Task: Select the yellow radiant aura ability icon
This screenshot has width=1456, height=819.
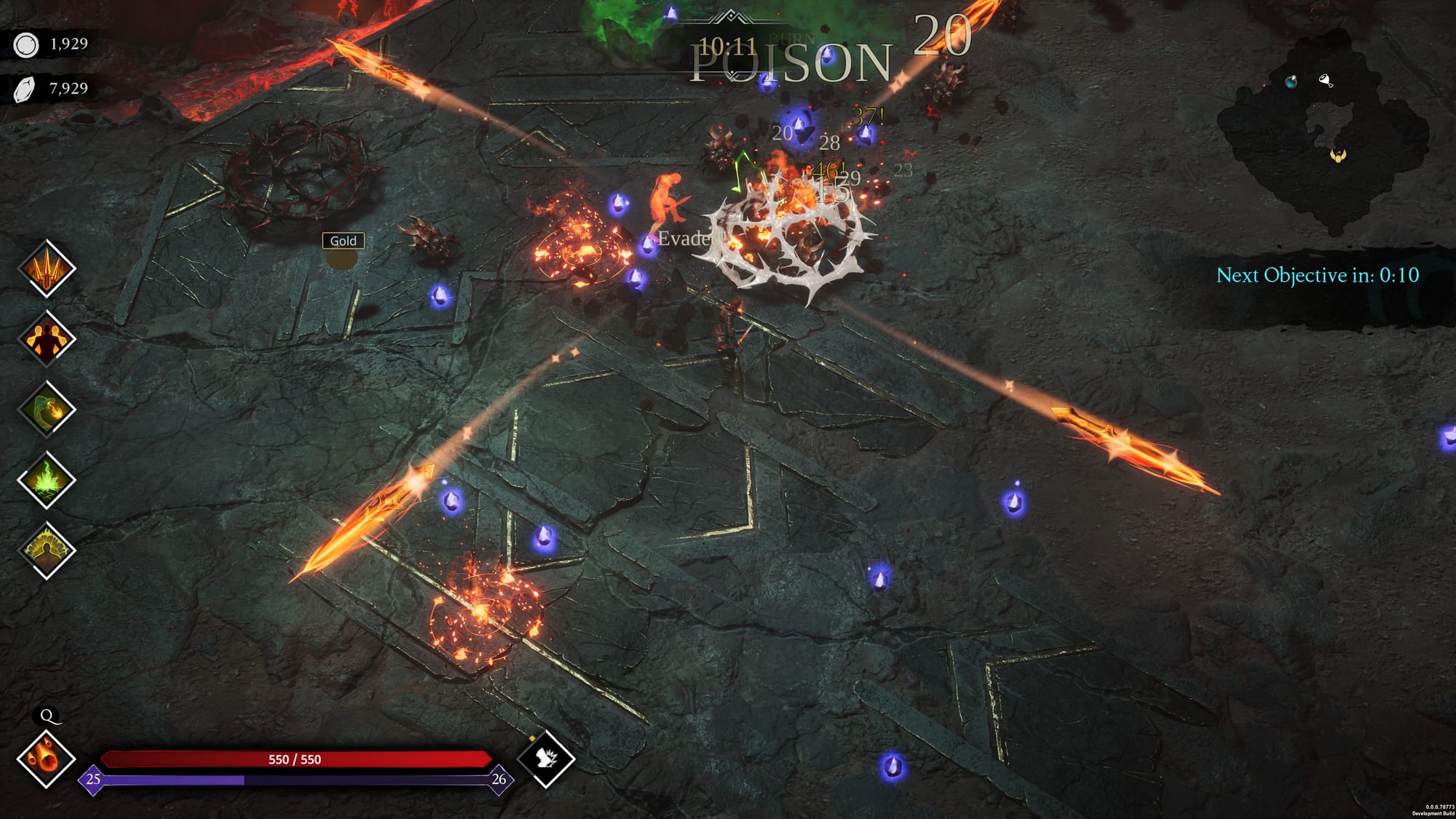Action: 47,551
